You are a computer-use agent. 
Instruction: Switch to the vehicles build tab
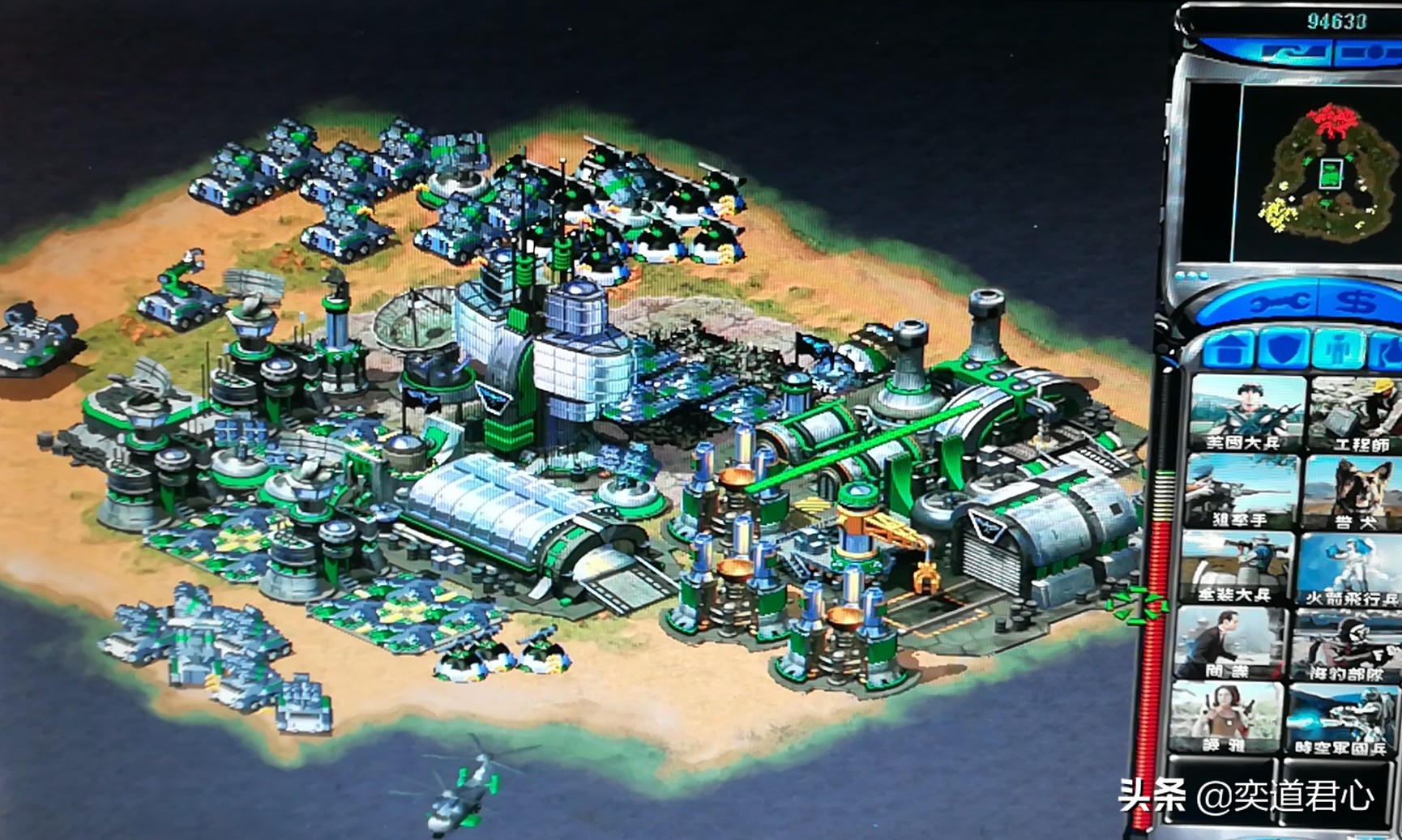click(1387, 348)
